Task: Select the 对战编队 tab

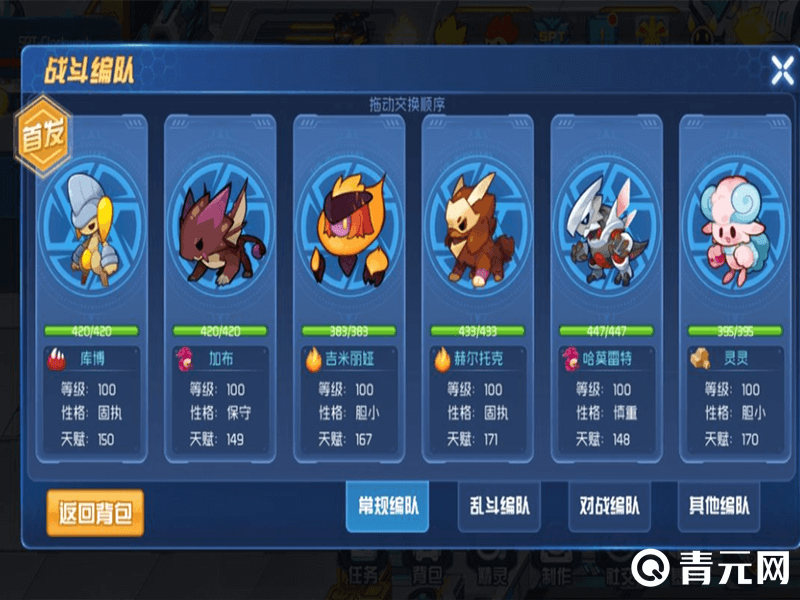Action: pyautogui.click(x=609, y=507)
